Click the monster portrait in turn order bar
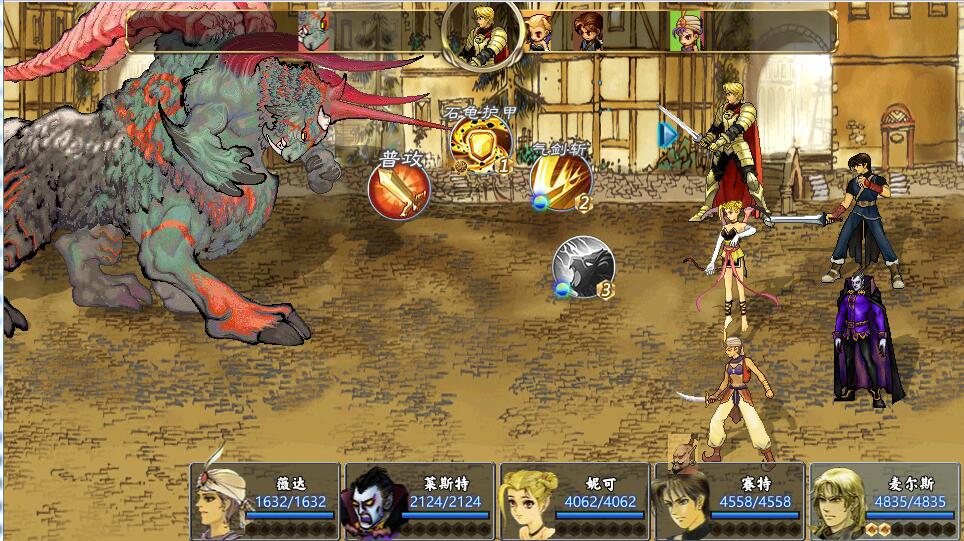The width and height of the screenshot is (964, 541). 315,31
